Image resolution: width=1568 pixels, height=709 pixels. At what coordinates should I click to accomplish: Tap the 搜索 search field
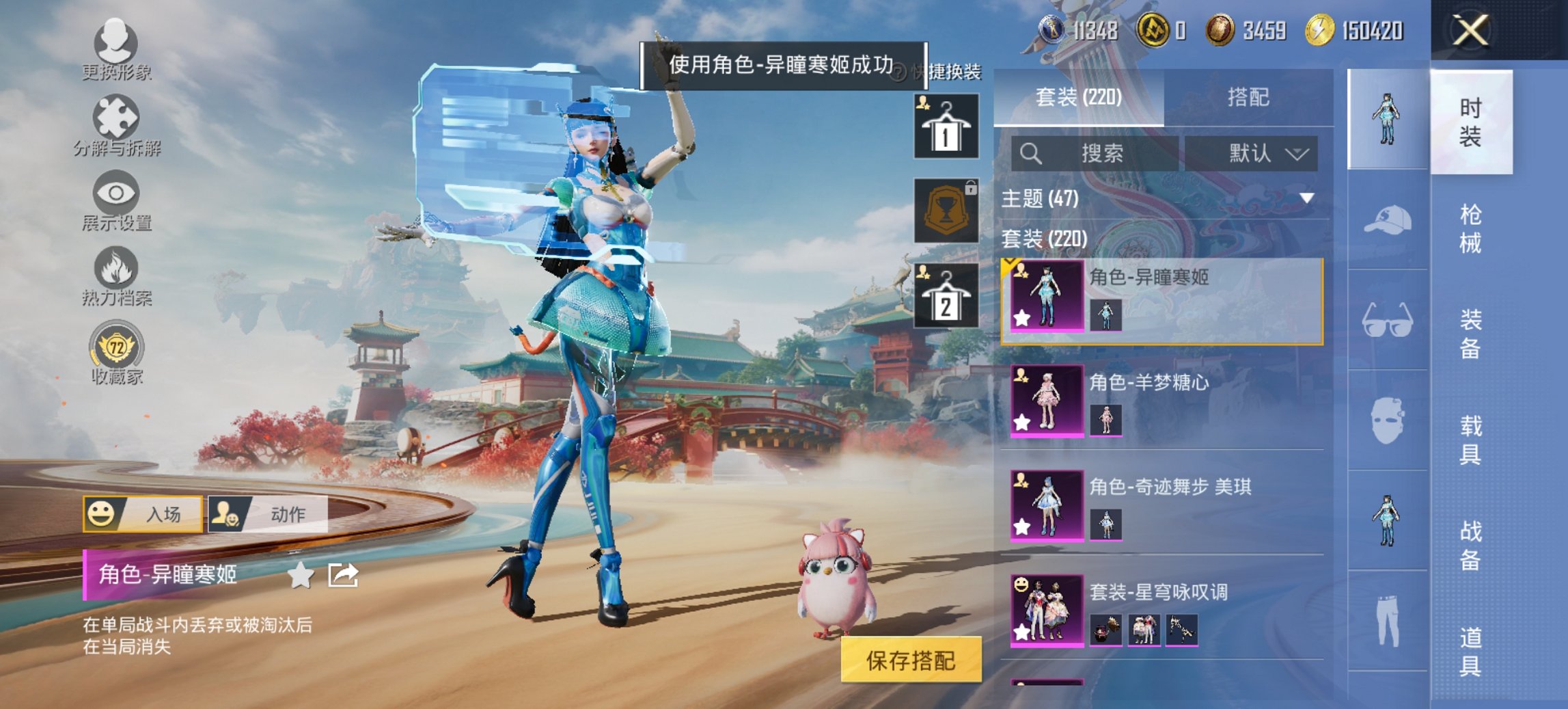tap(1093, 152)
